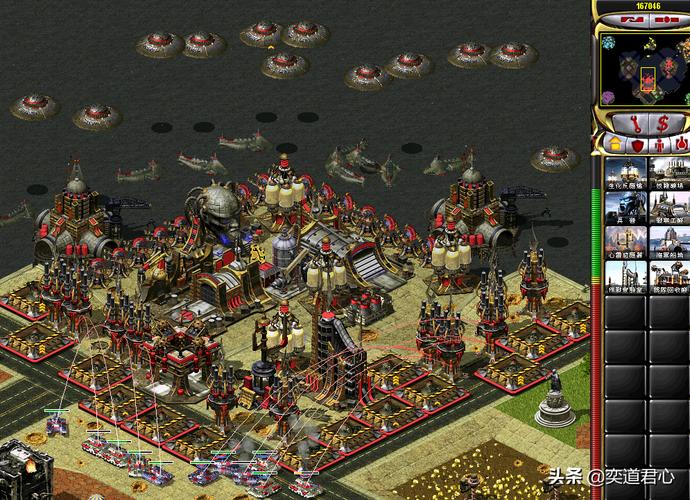Choose the Psychic Sensor (心靈感應器) icon

point(625,243)
